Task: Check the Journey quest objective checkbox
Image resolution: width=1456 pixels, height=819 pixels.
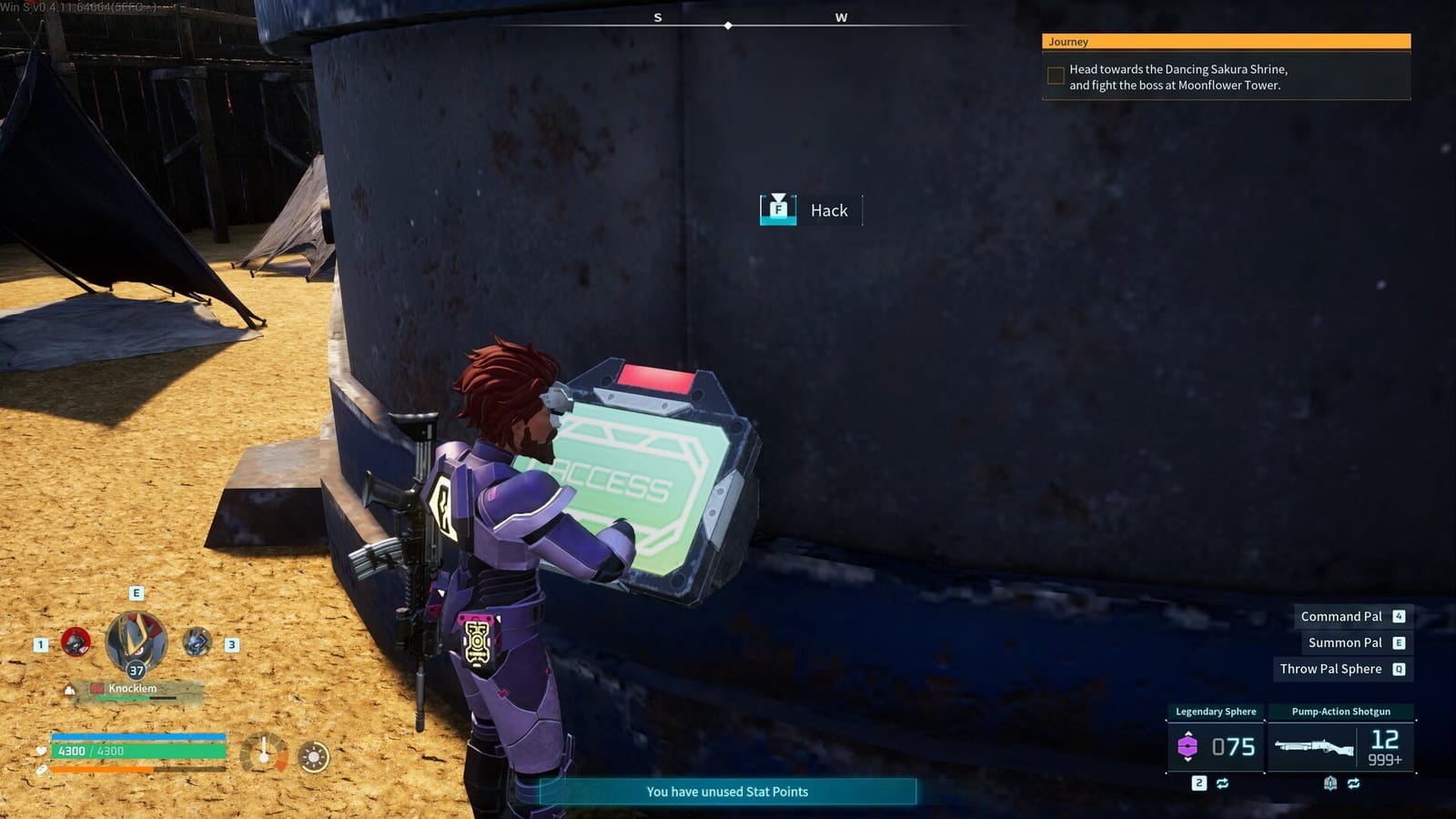Action: pyautogui.click(x=1056, y=76)
